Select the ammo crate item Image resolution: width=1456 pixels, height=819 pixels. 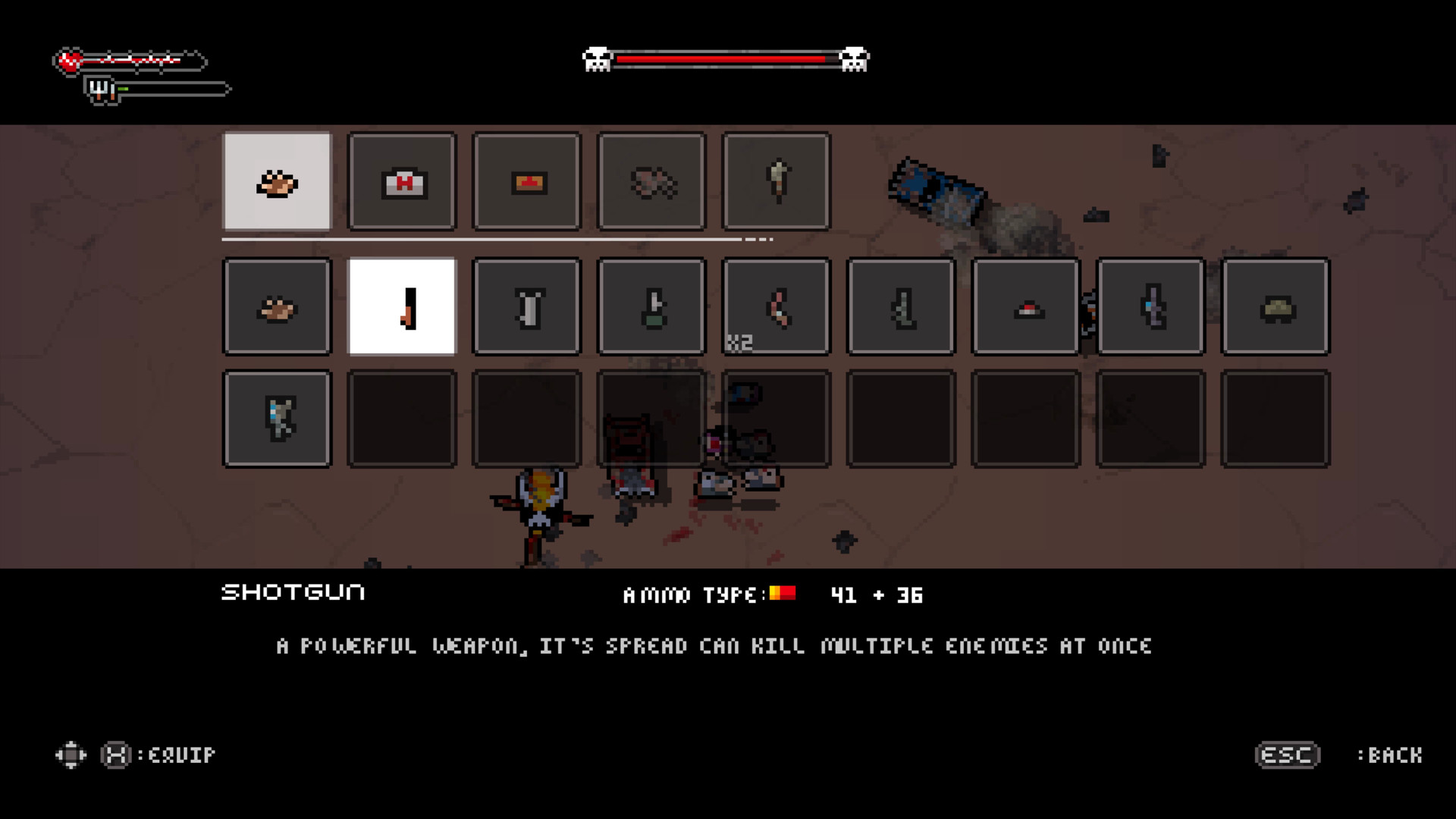pos(526,180)
